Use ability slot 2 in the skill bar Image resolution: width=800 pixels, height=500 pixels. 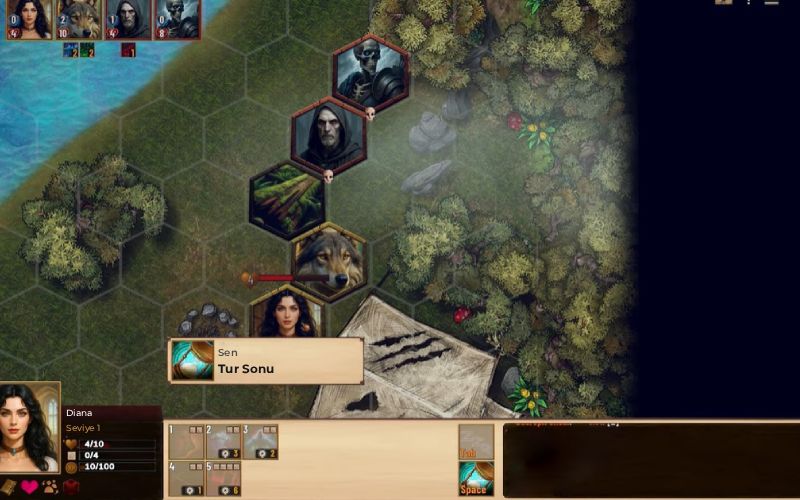coord(223,441)
